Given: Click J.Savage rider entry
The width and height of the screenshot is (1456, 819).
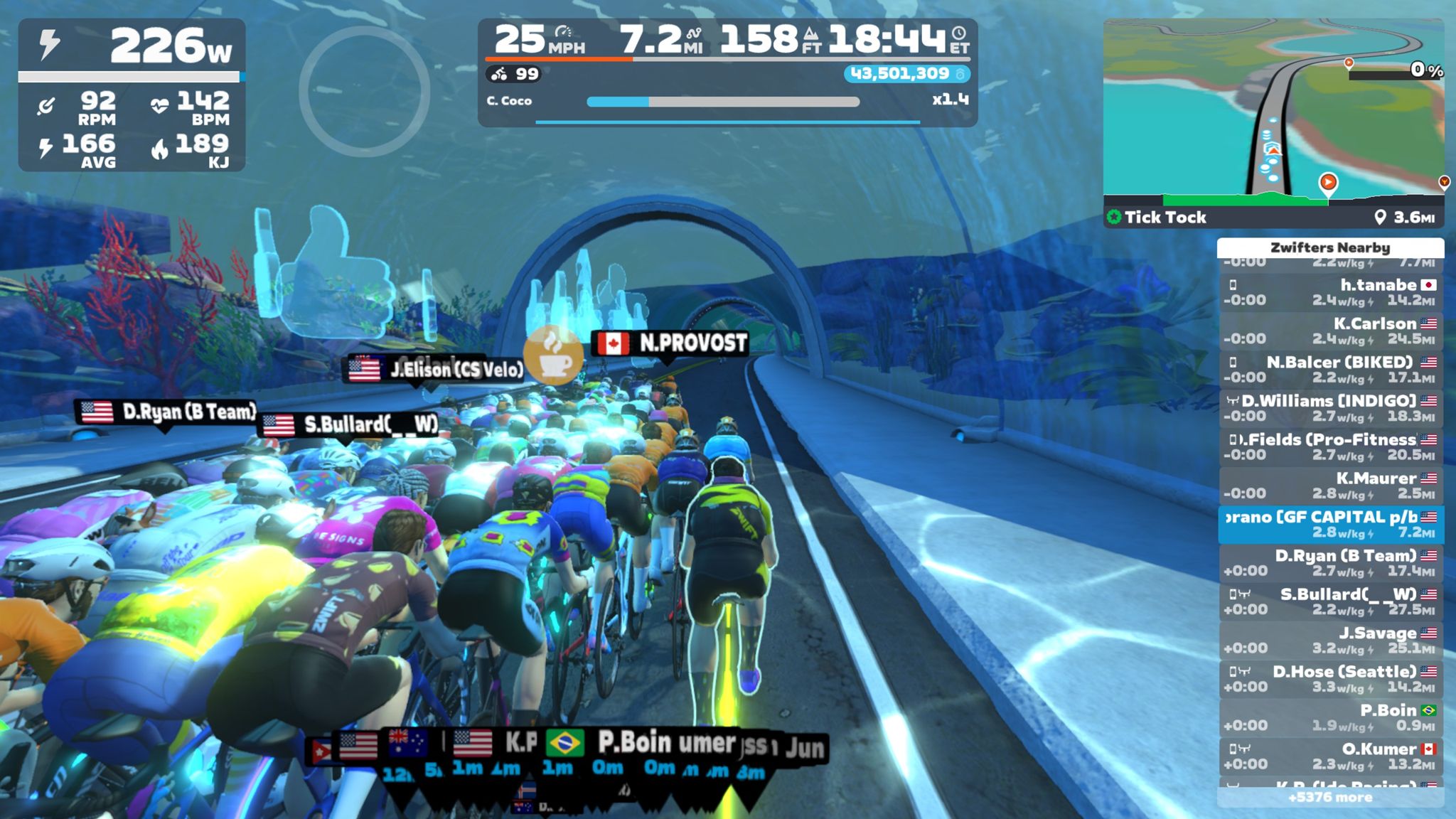Looking at the screenshot, I should click(x=1330, y=640).
